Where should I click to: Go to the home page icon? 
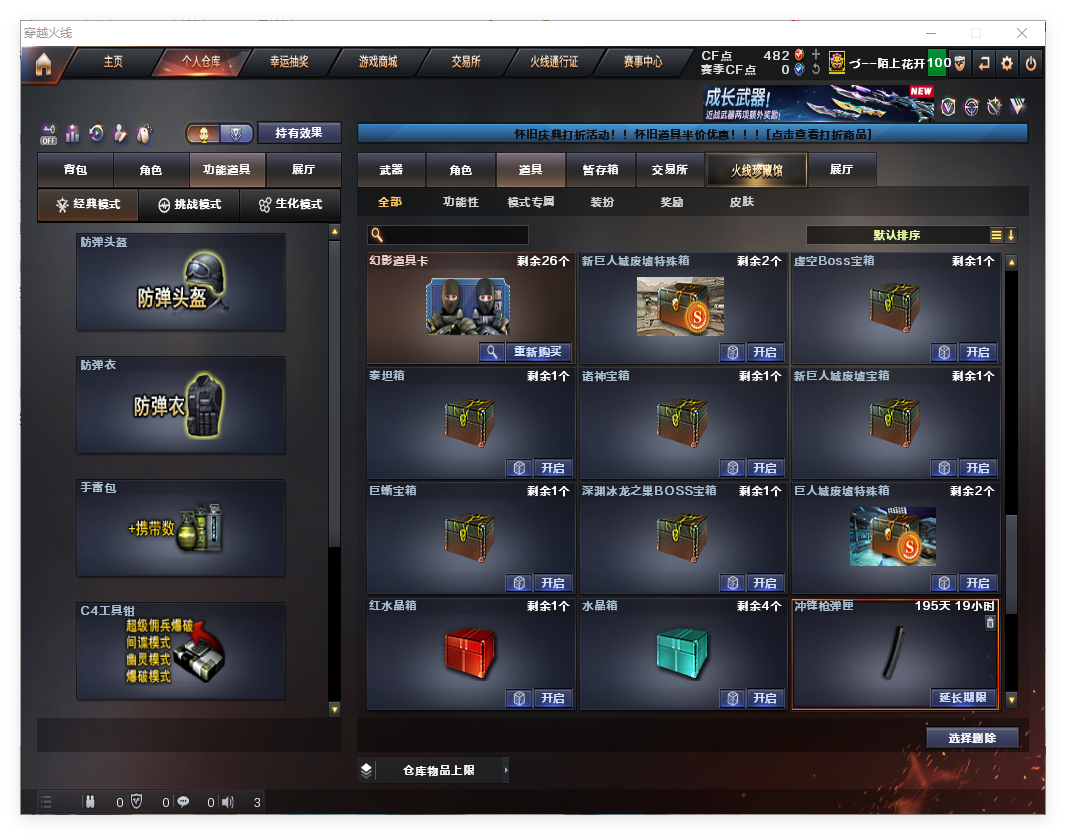pos(43,64)
